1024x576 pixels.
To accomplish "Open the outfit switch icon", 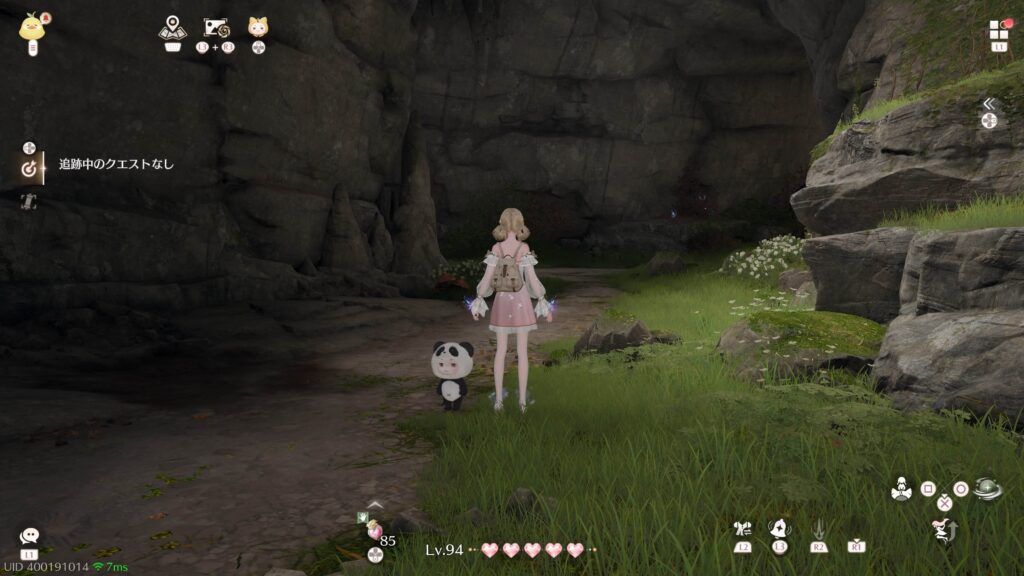I will (x=742, y=529).
